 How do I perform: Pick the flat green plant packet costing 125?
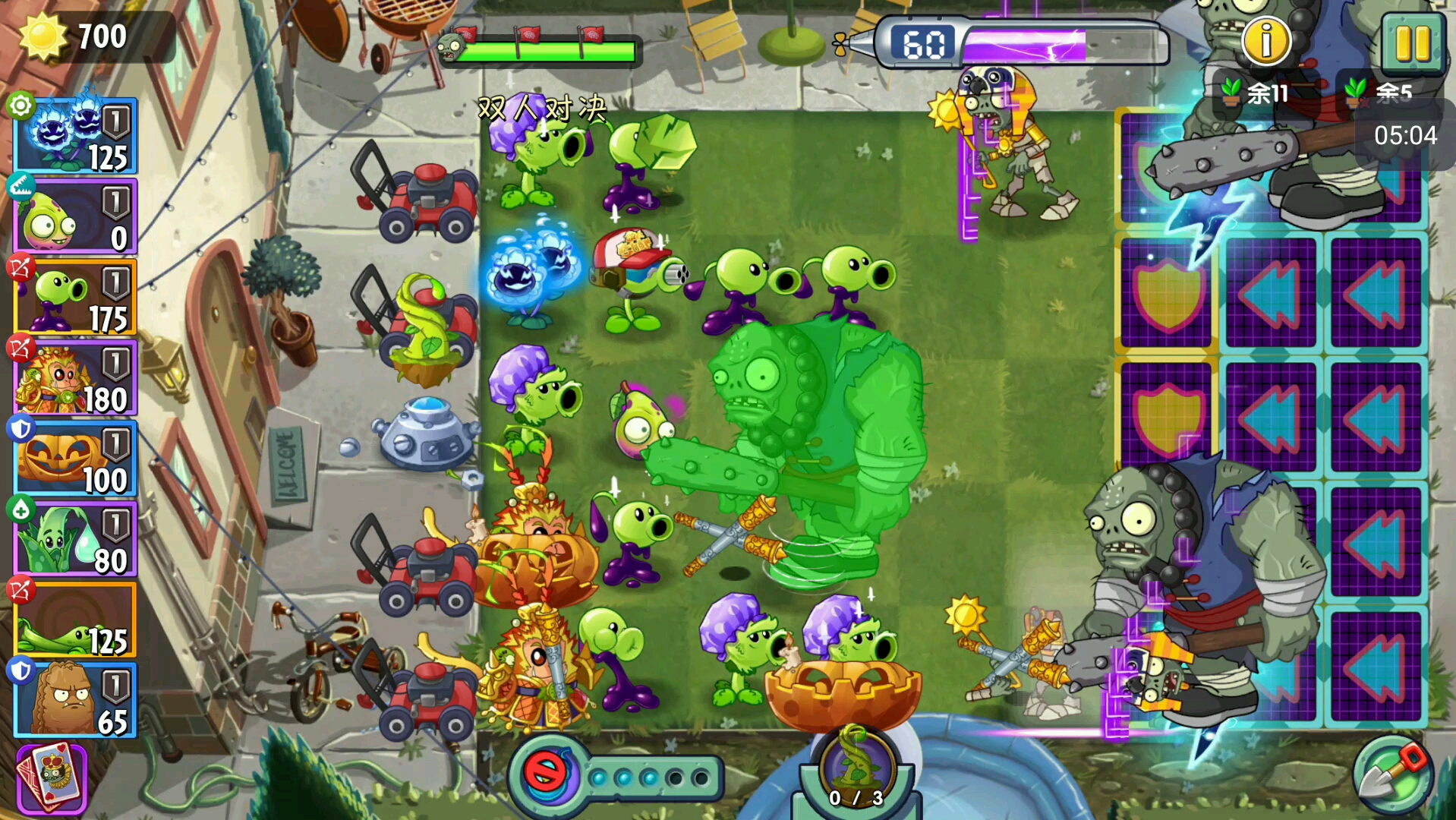coord(75,620)
